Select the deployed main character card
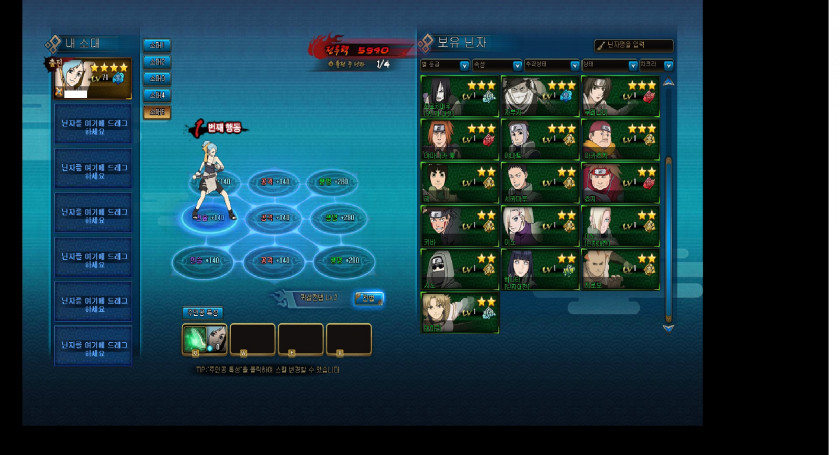The image size is (840, 455). click(x=92, y=78)
